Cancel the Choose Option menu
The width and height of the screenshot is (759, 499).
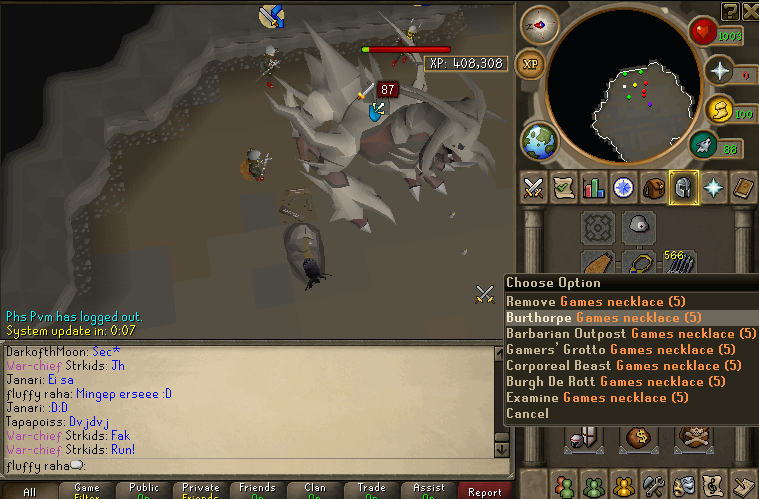coord(527,413)
